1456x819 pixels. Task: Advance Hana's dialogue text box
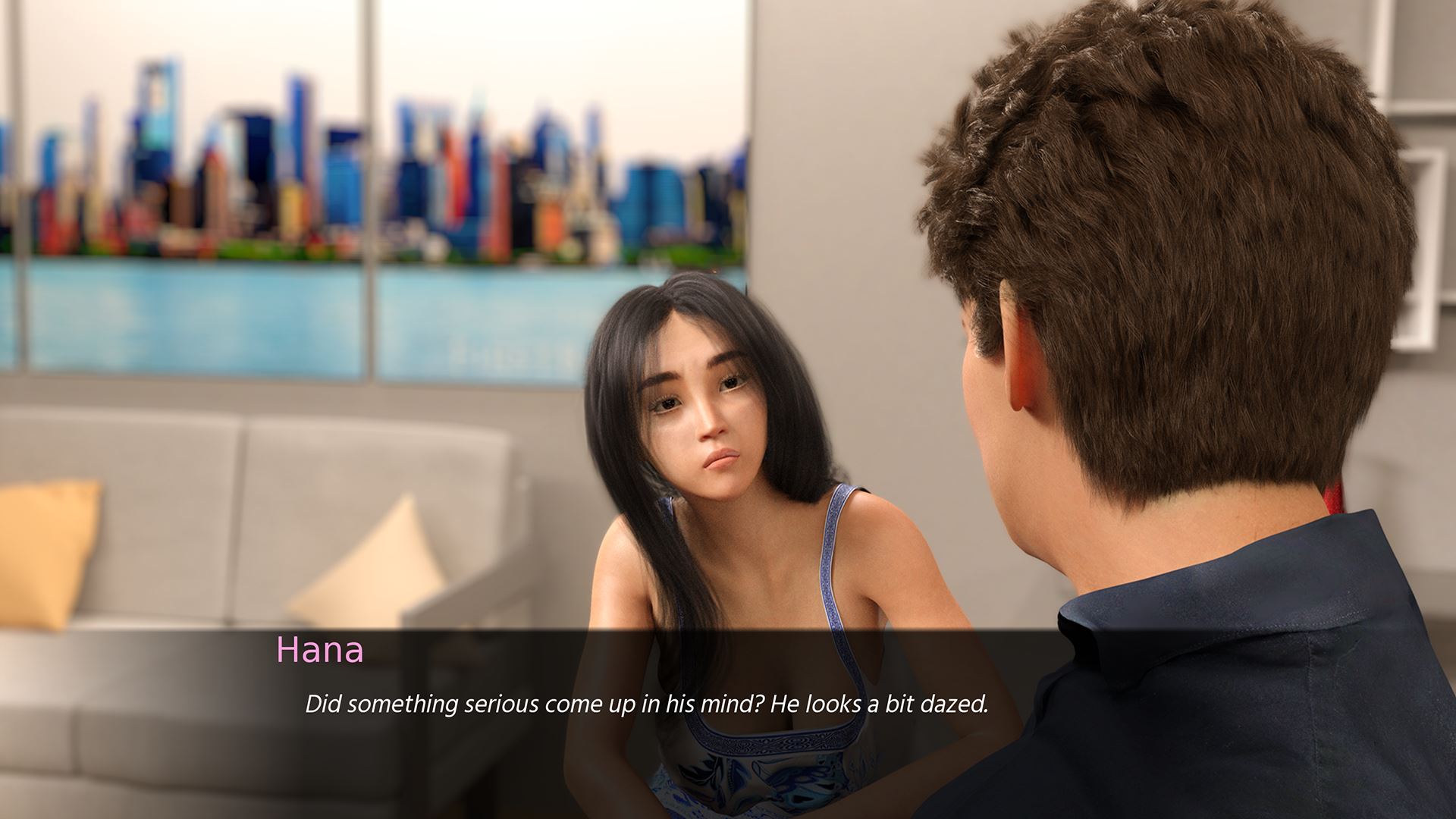[x=646, y=705]
